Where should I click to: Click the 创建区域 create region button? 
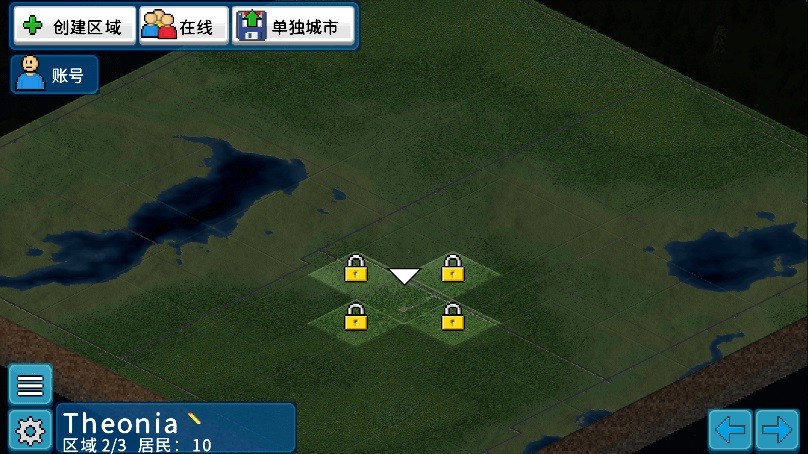coord(73,27)
